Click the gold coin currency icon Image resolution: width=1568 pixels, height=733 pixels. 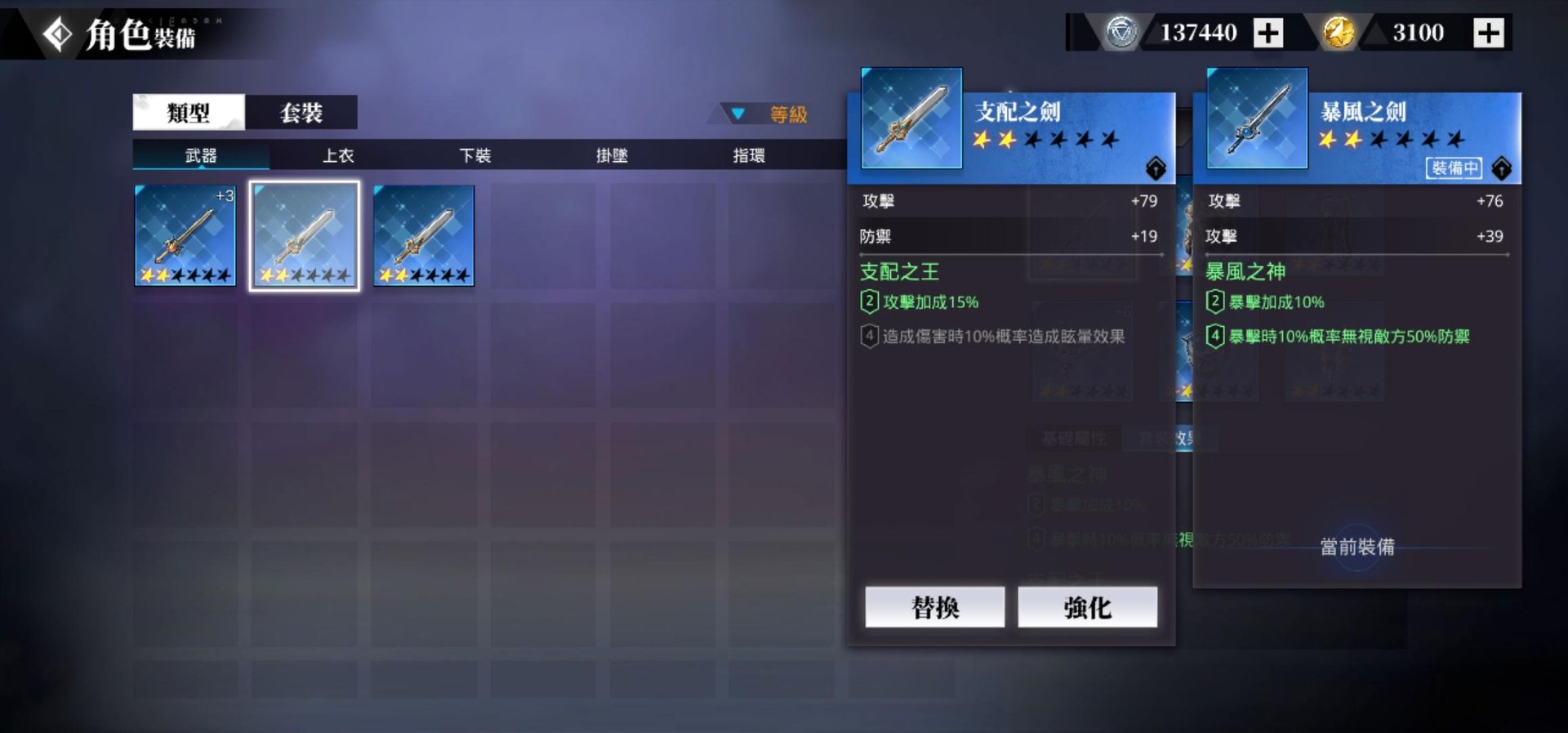[x=1338, y=33]
